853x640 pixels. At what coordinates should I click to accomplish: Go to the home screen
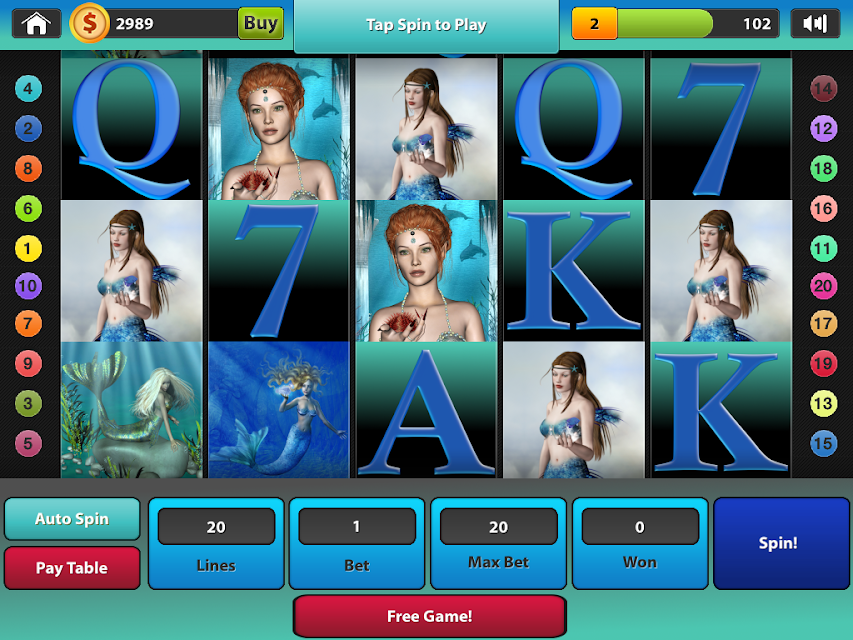(x=37, y=23)
